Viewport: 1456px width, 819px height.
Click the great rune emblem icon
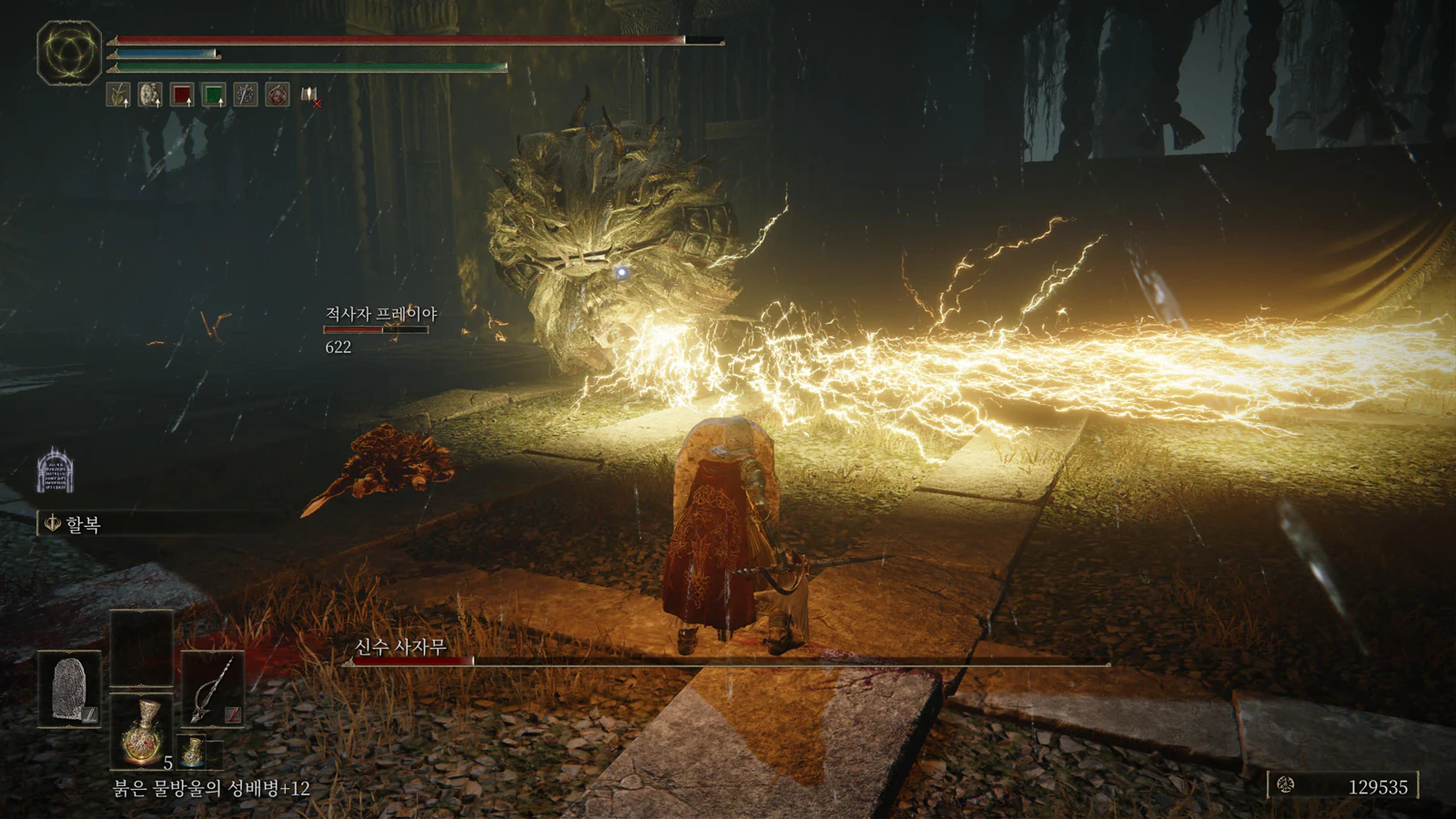(69, 53)
